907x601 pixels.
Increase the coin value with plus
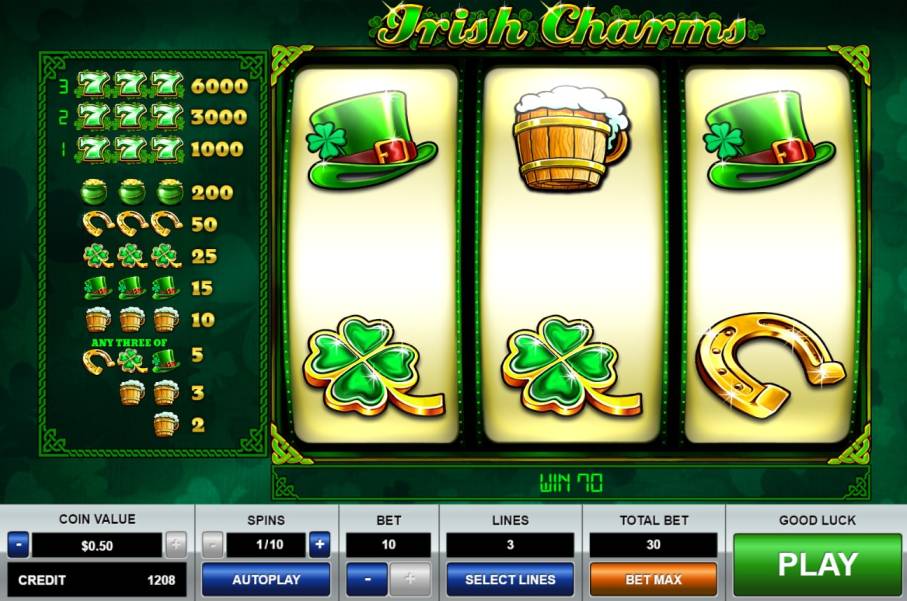click(x=176, y=545)
